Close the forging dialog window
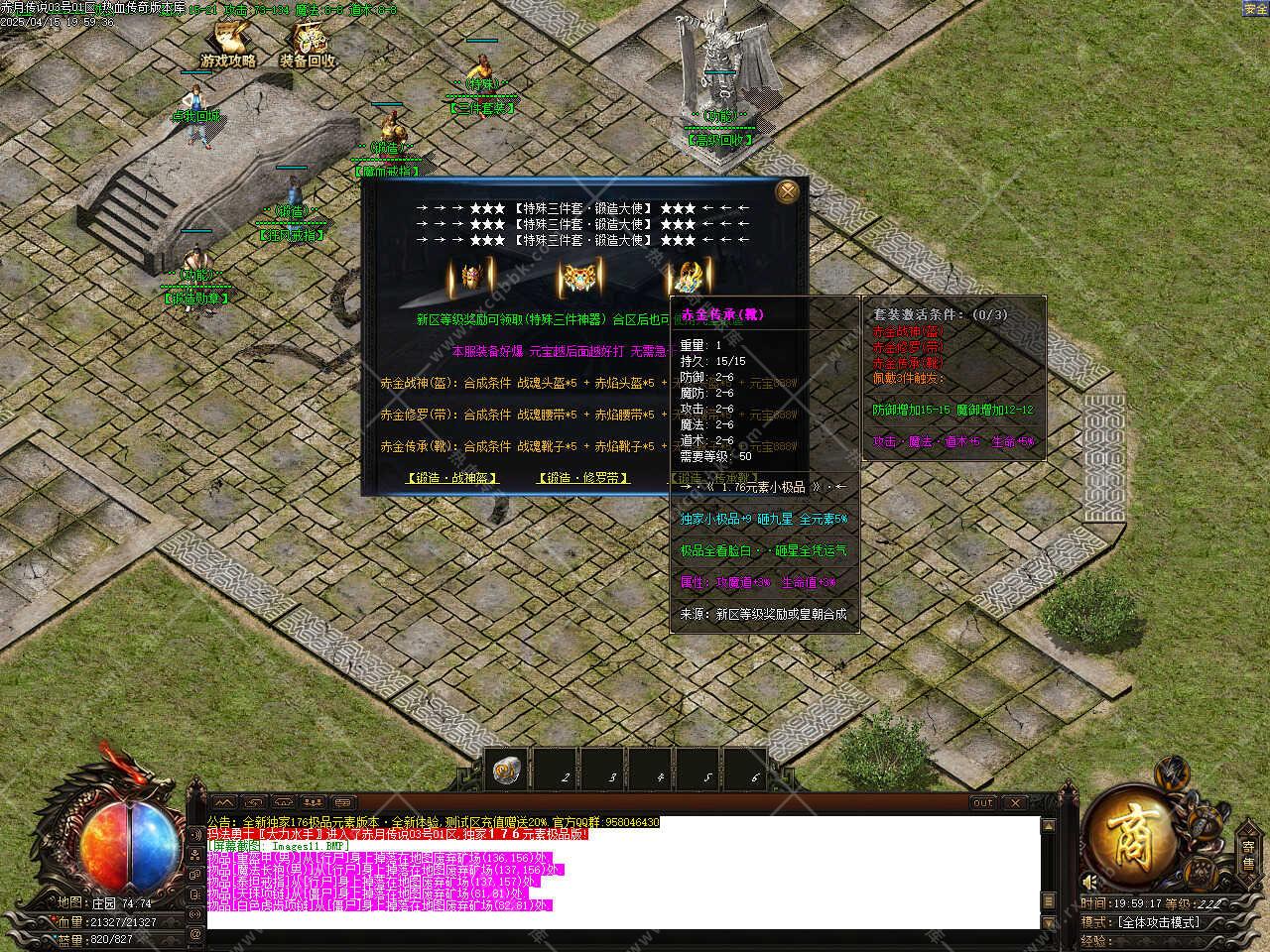 788,191
